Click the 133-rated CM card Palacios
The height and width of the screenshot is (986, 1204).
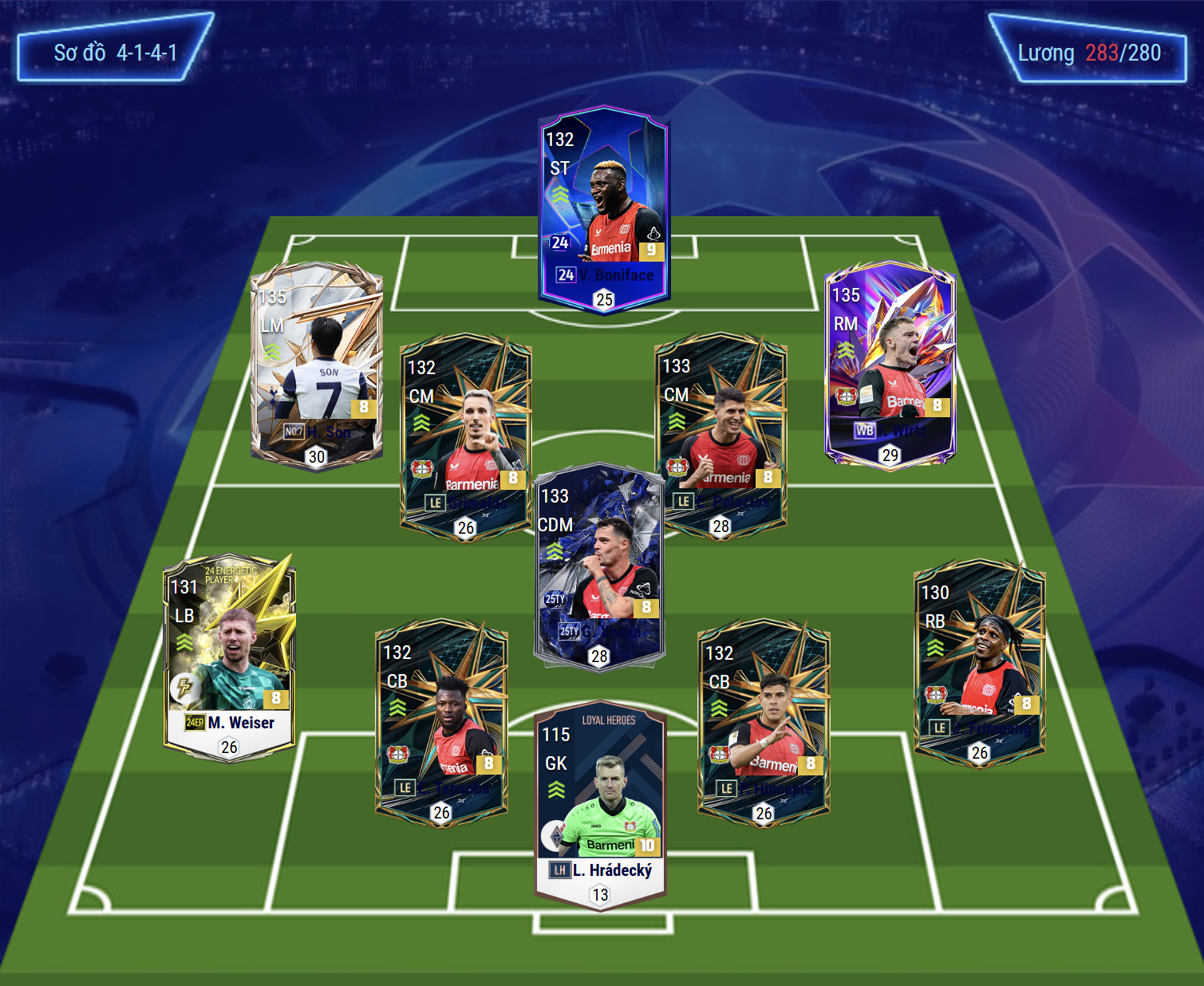pos(720,436)
